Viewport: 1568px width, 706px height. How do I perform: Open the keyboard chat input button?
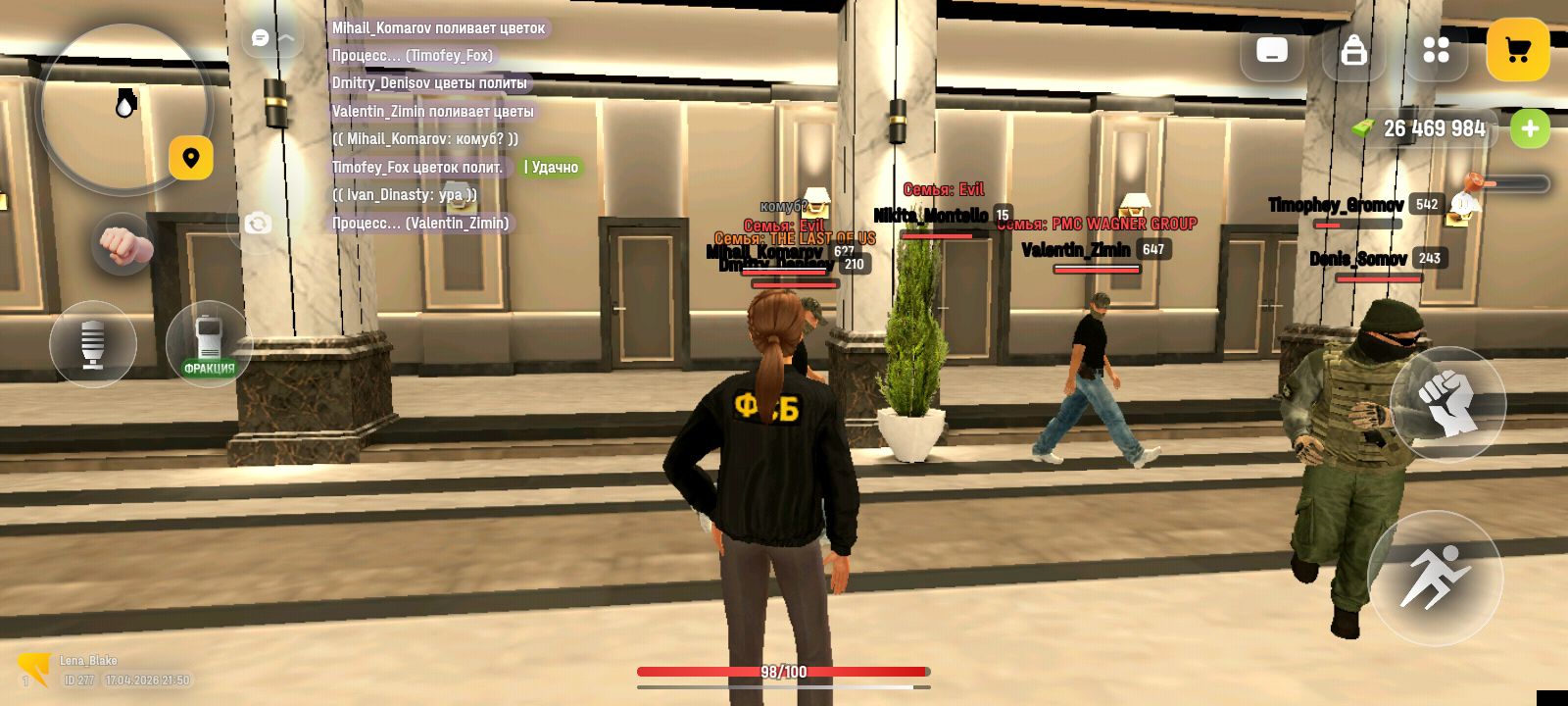coord(1272,50)
